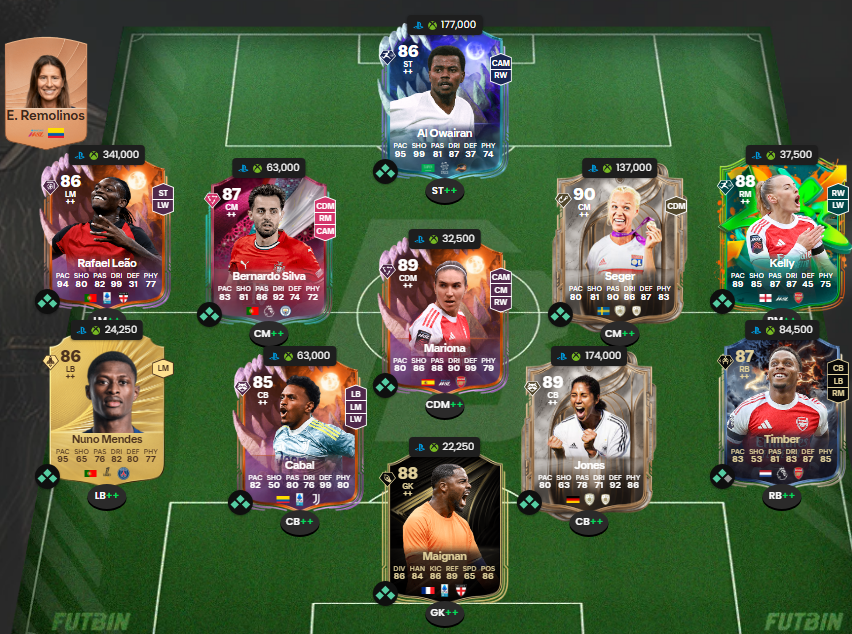Click the LB++ position badge
Viewport: 852px width, 634px height.
(x=106, y=495)
